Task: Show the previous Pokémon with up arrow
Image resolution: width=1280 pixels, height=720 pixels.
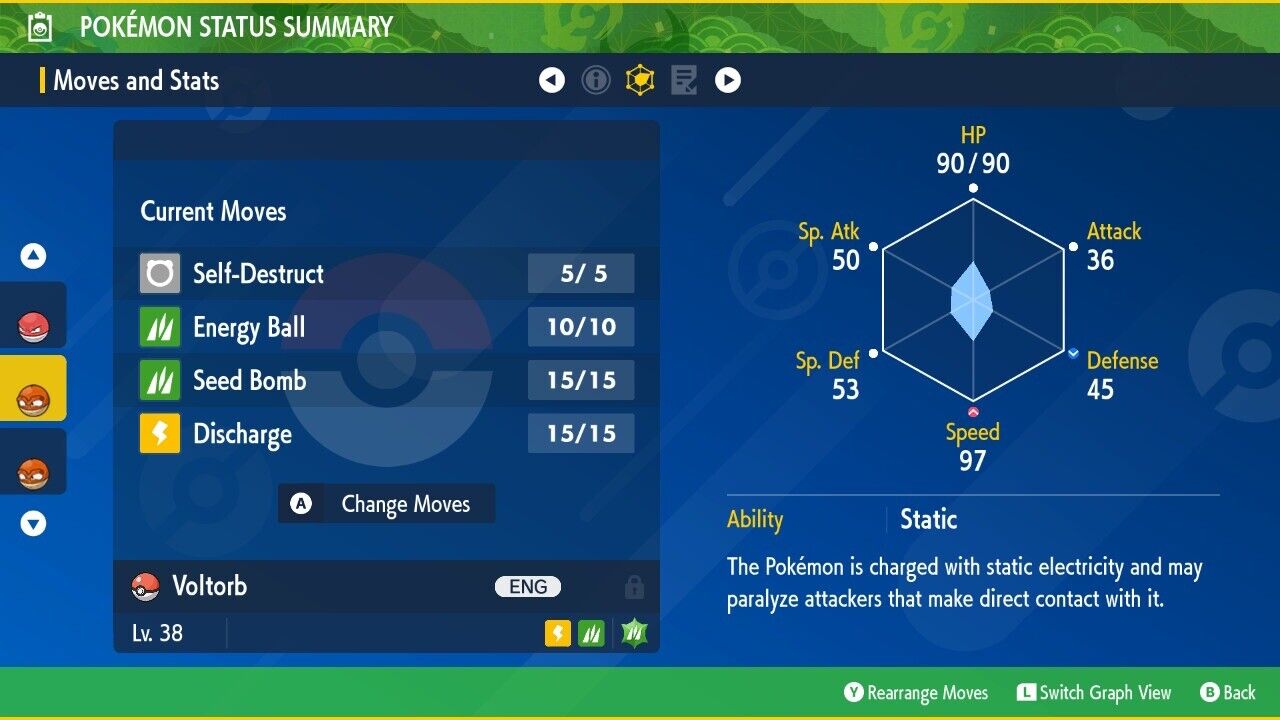Action: tap(34, 256)
